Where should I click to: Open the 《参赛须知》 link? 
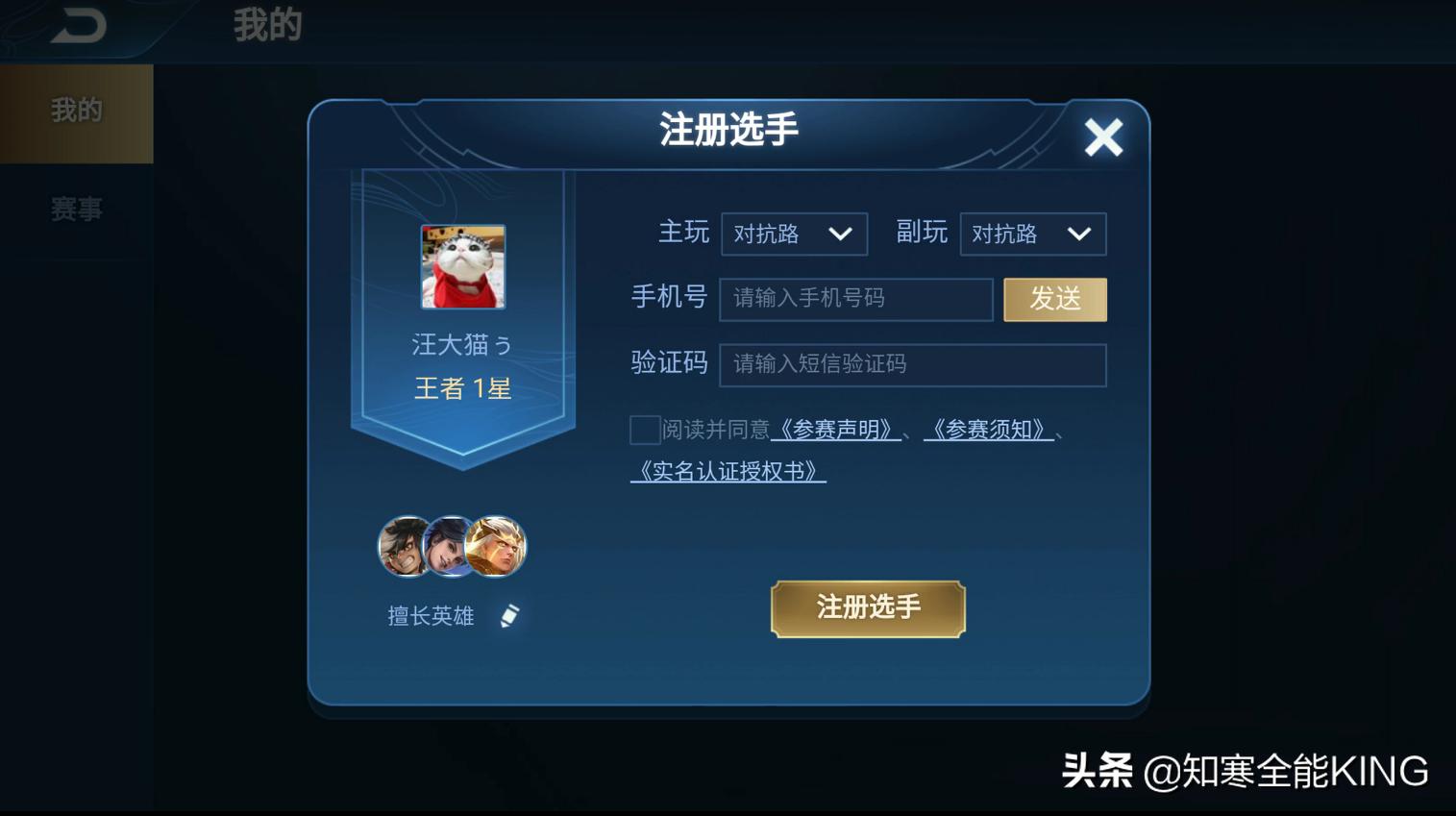point(987,431)
